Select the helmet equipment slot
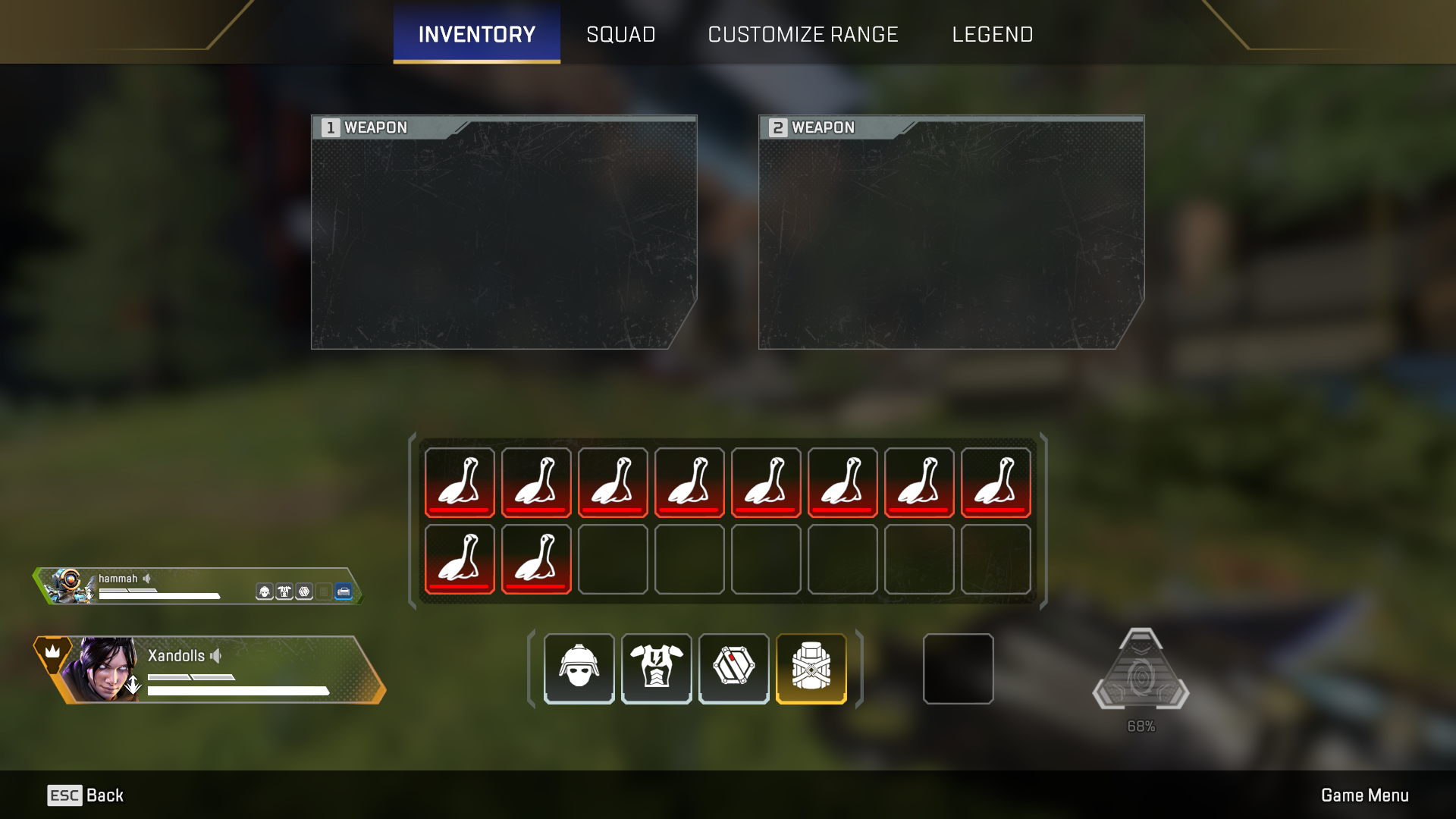The width and height of the screenshot is (1456, 819). click(579, 668)
